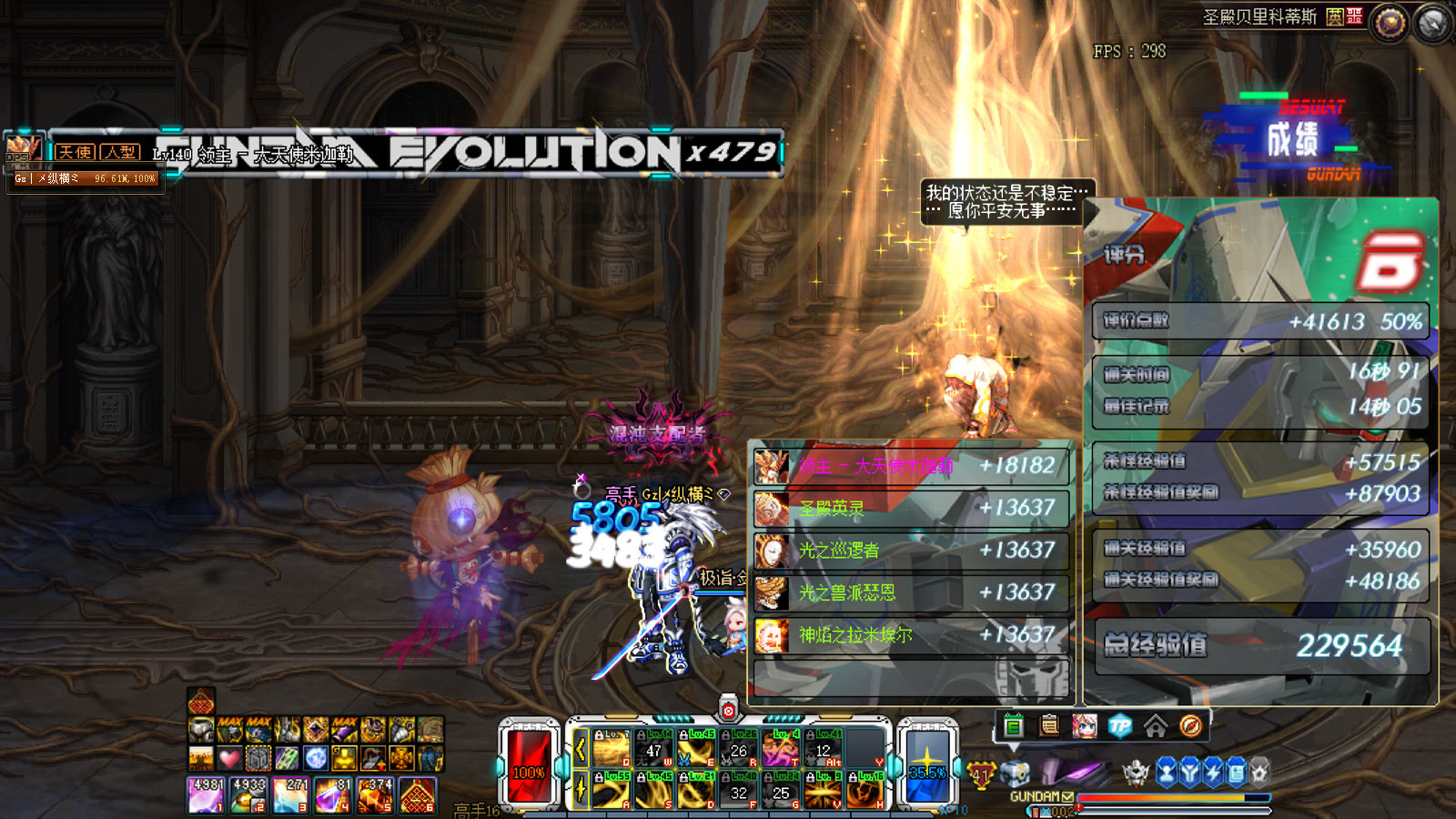The width and height of the screenshot is (1456, 819).
Task: Use the item in quick slot 5
Action: coord(375,795)
